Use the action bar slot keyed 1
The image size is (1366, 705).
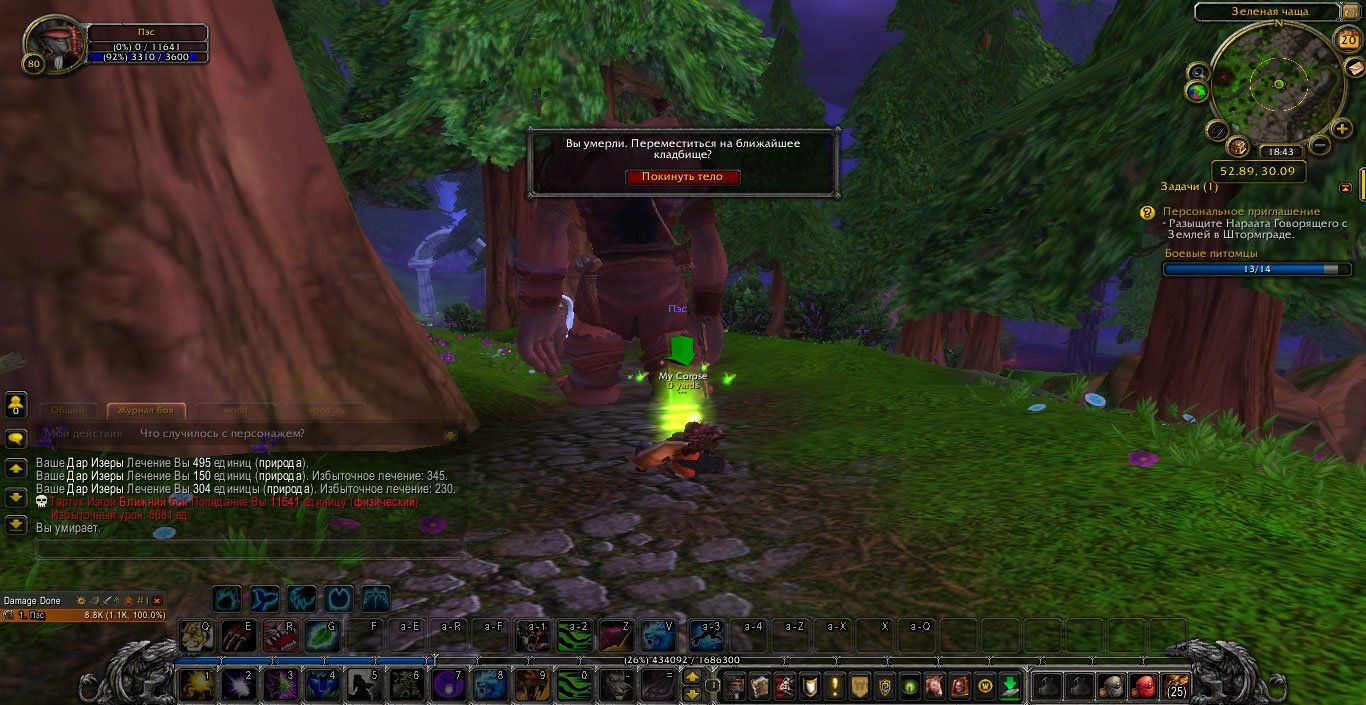tap(195, 685)
